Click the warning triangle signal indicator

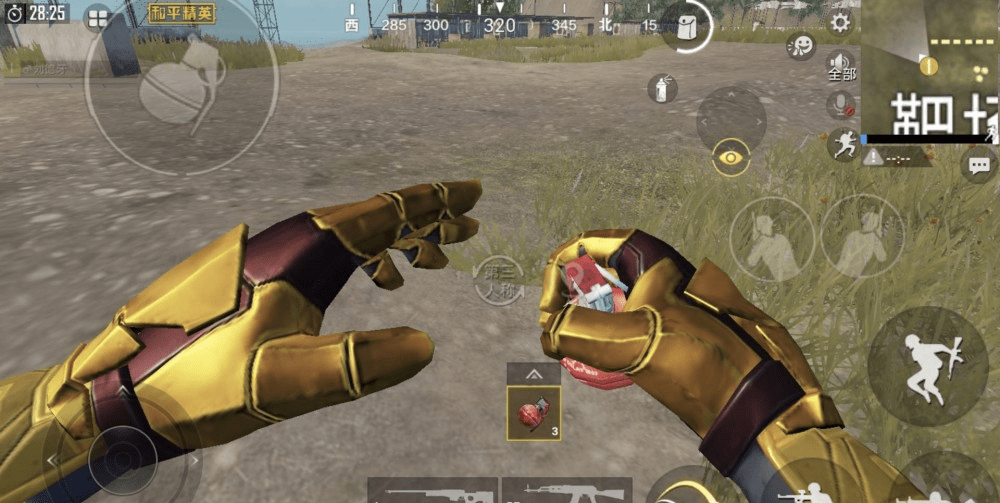coord(873,157)
